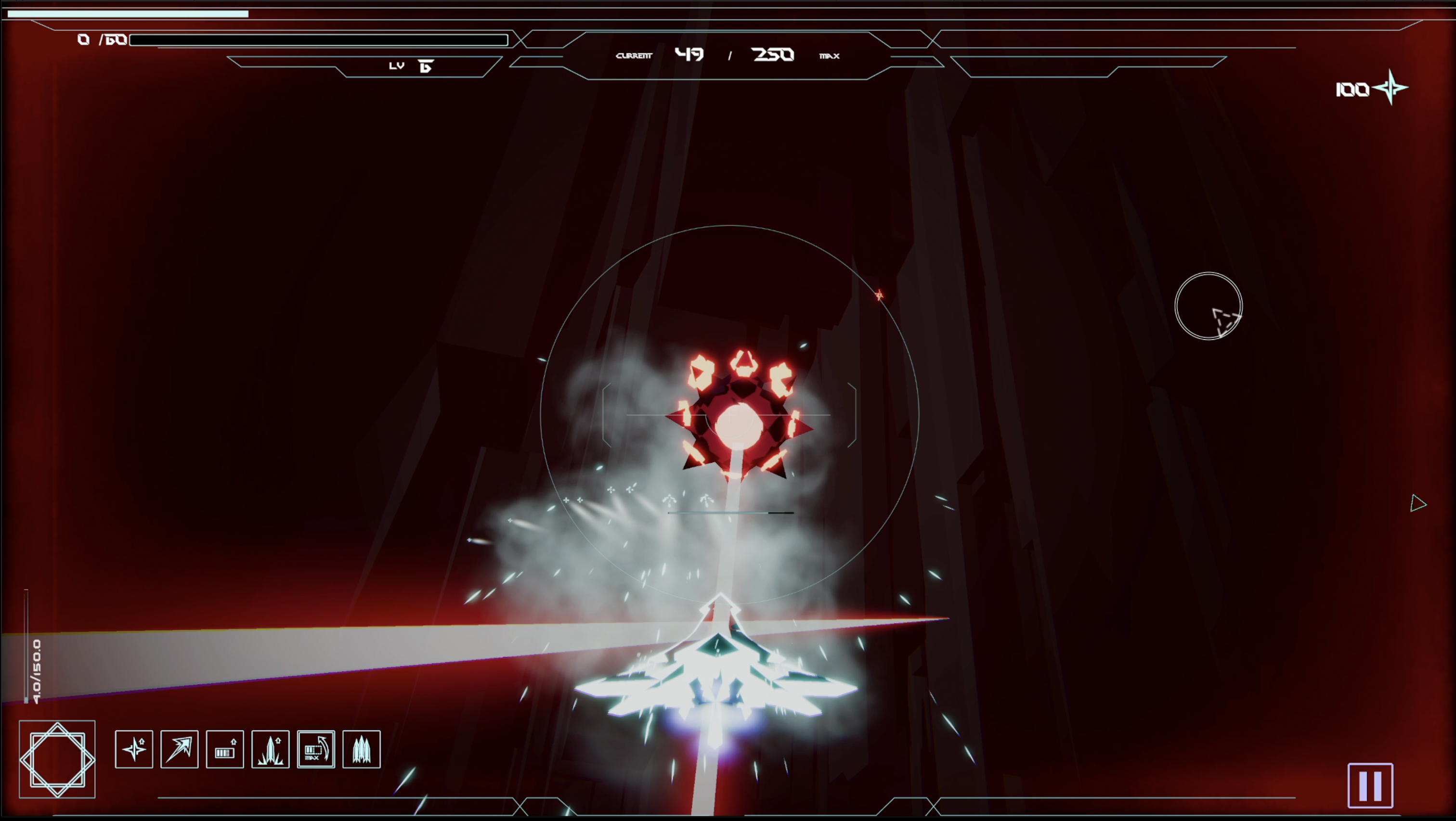Pick the fire-rate arrow upgrade icon
1456x821 pixels.
179,749
